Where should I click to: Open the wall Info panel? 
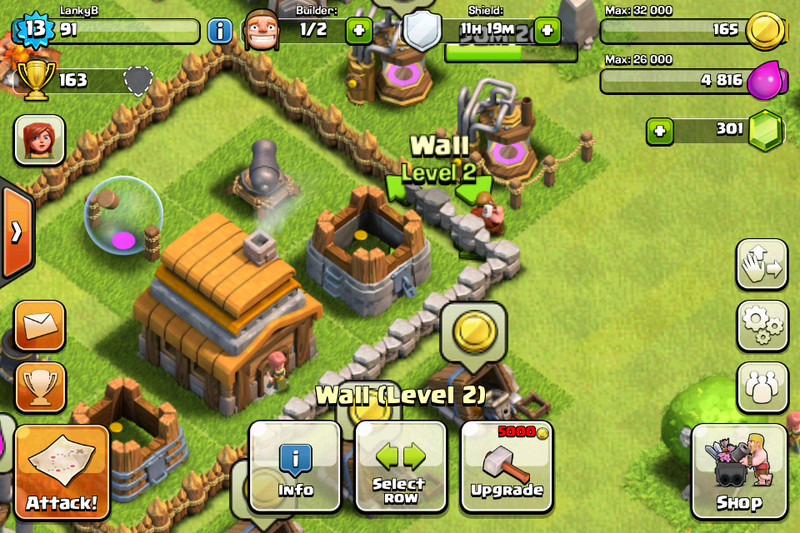click(295, 466)
